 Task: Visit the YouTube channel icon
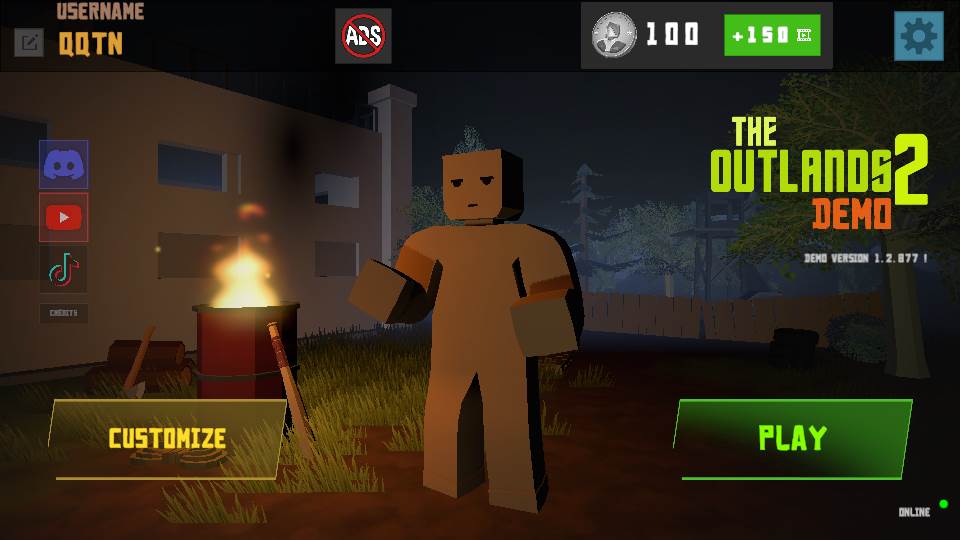tap(64, 217)
